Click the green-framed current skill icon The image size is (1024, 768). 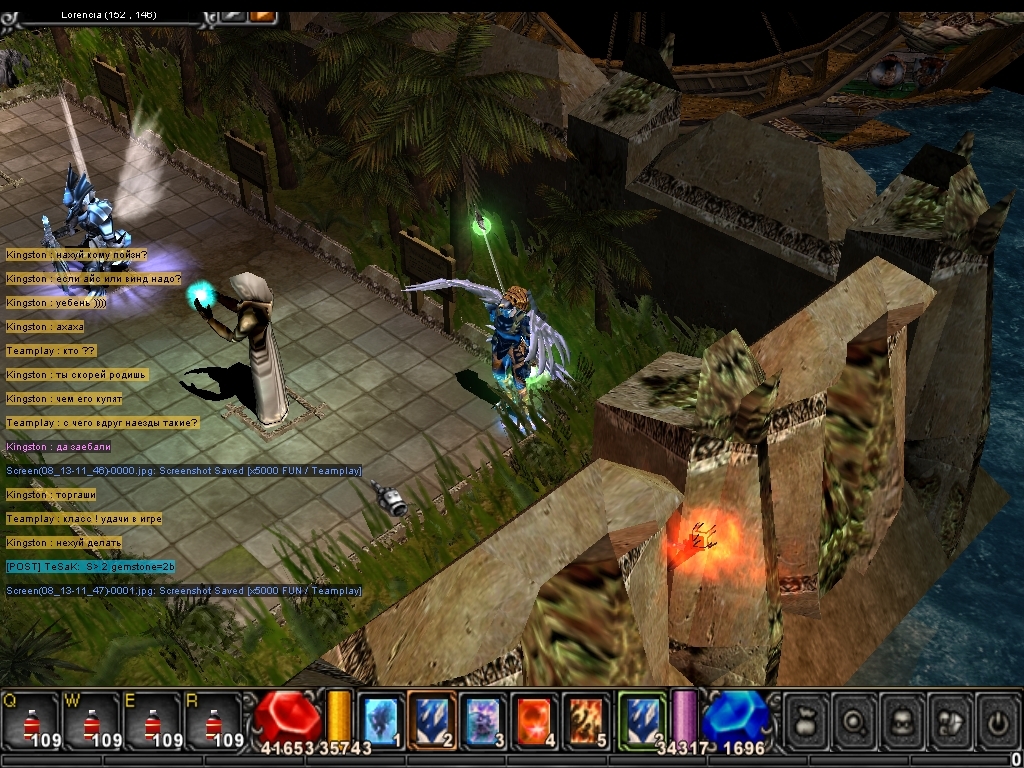[x=641, y=719]
